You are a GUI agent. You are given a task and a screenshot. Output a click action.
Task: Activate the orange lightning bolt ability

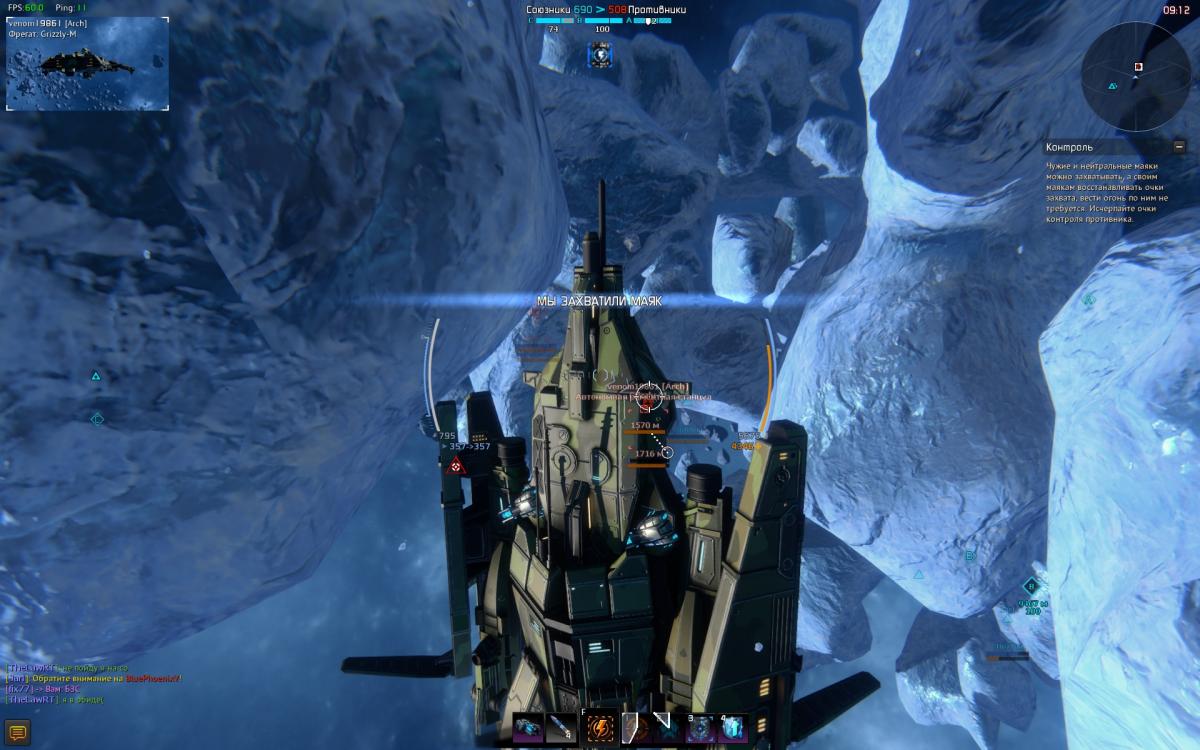tap(601, 729)
